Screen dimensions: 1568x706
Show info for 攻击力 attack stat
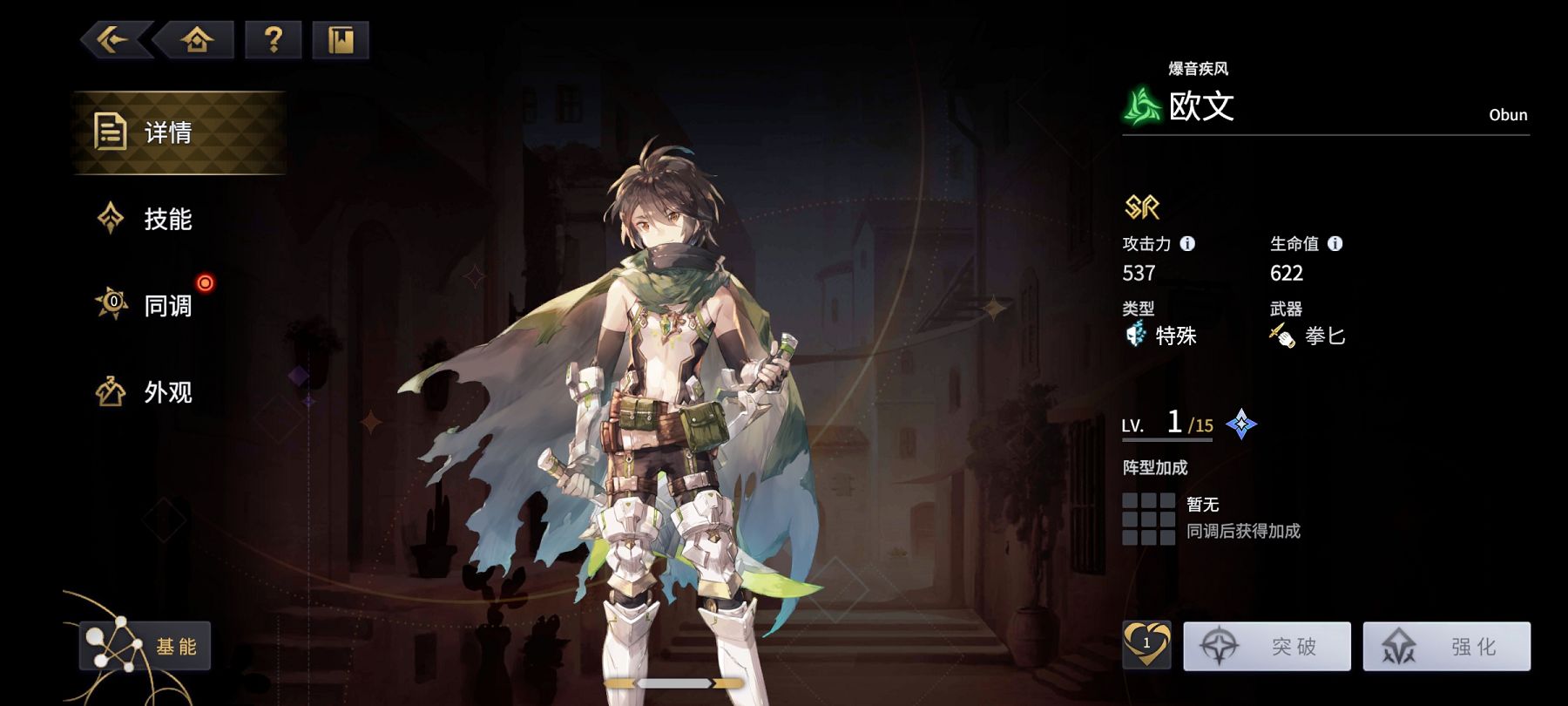(x=1187, y=244)
